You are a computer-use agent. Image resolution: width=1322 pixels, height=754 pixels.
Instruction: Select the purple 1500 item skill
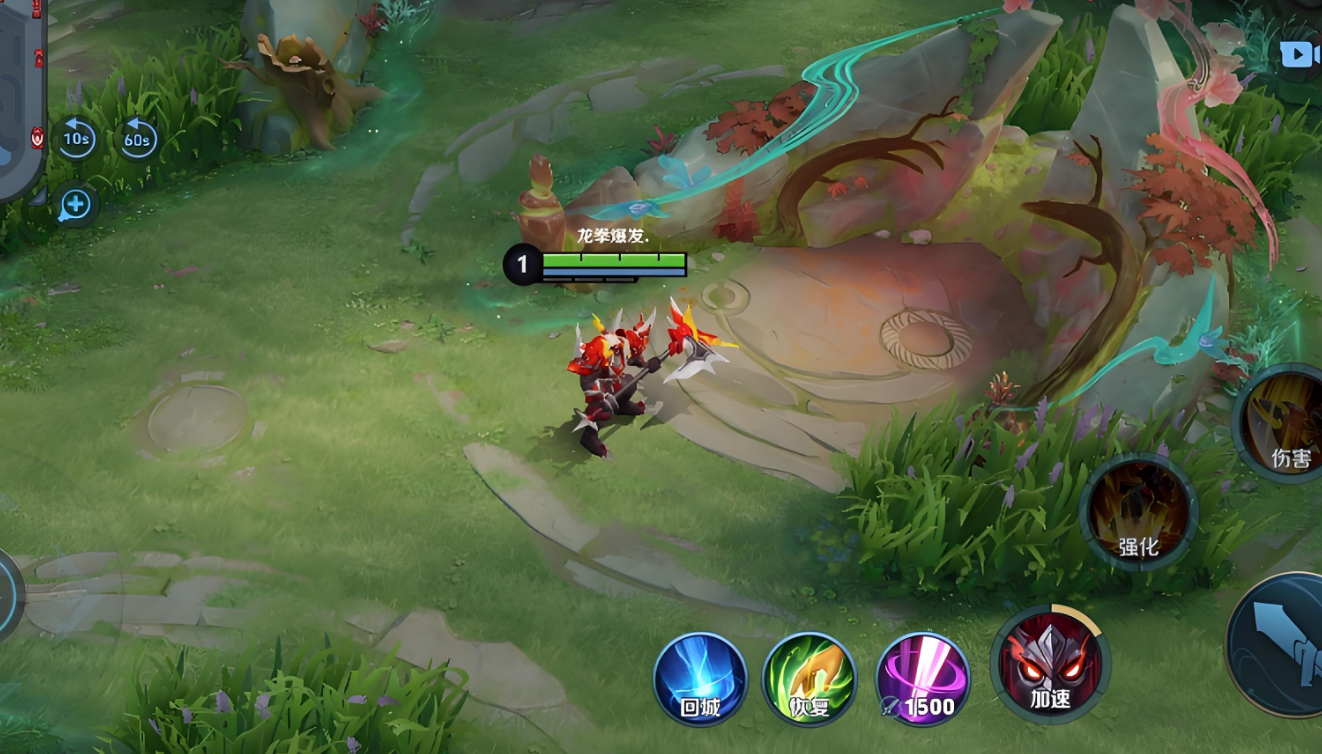(x=922, y=678)
